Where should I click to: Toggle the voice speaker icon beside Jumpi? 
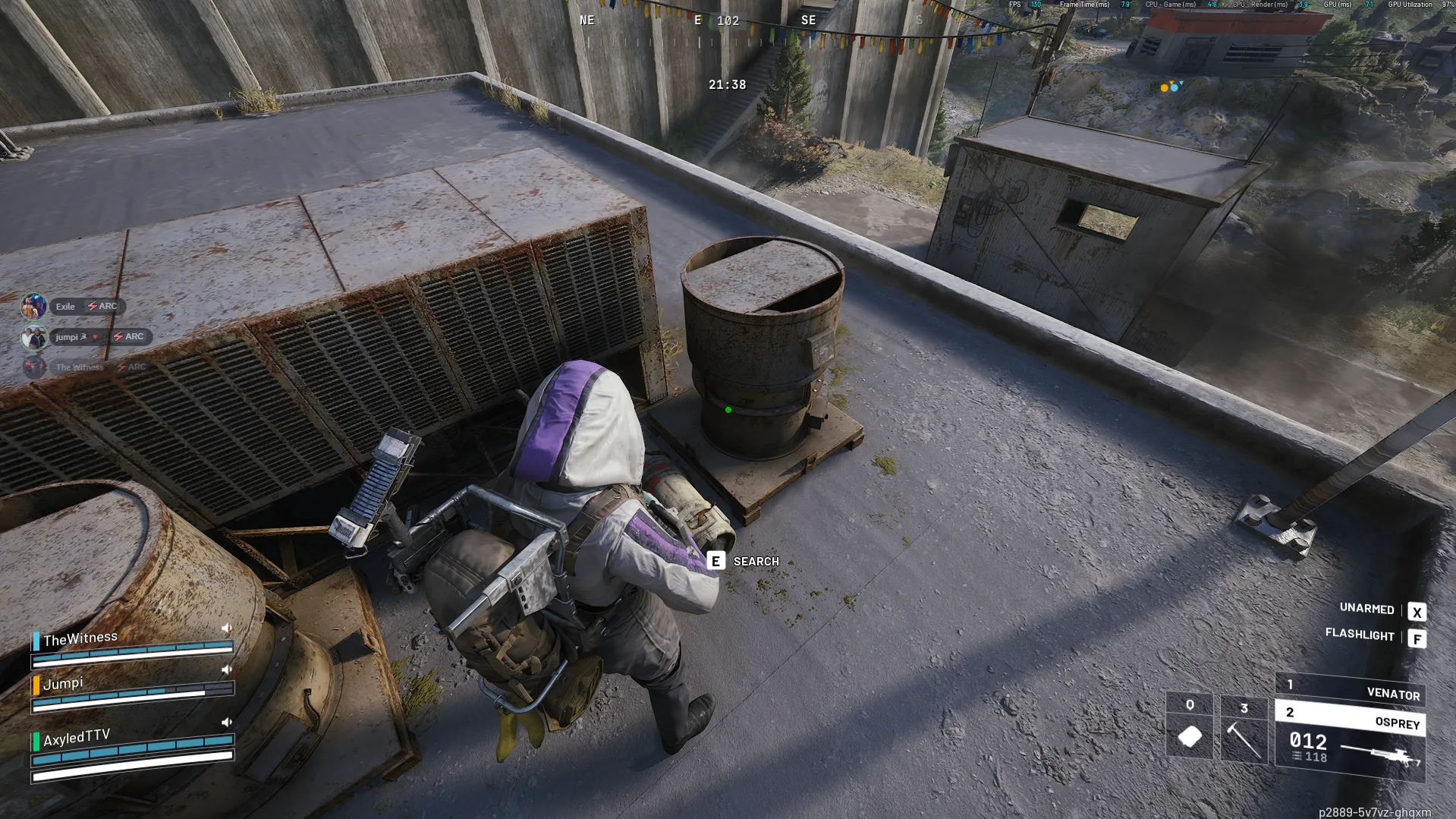tap(226, 669)
